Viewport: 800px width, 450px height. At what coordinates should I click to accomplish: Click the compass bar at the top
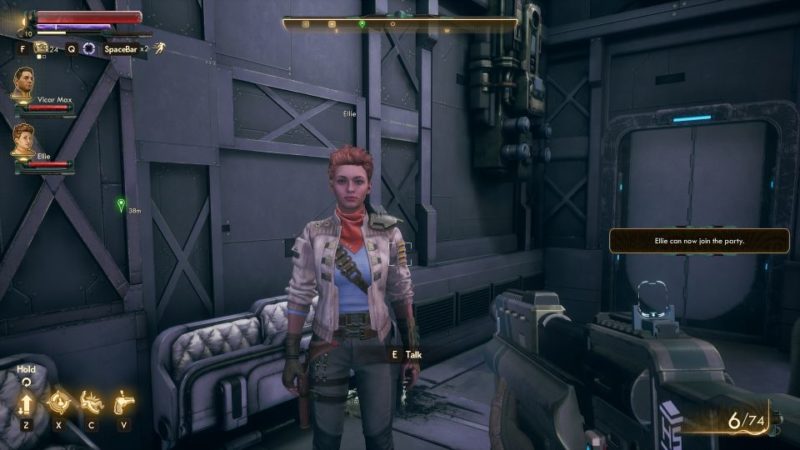pos(400,22)
